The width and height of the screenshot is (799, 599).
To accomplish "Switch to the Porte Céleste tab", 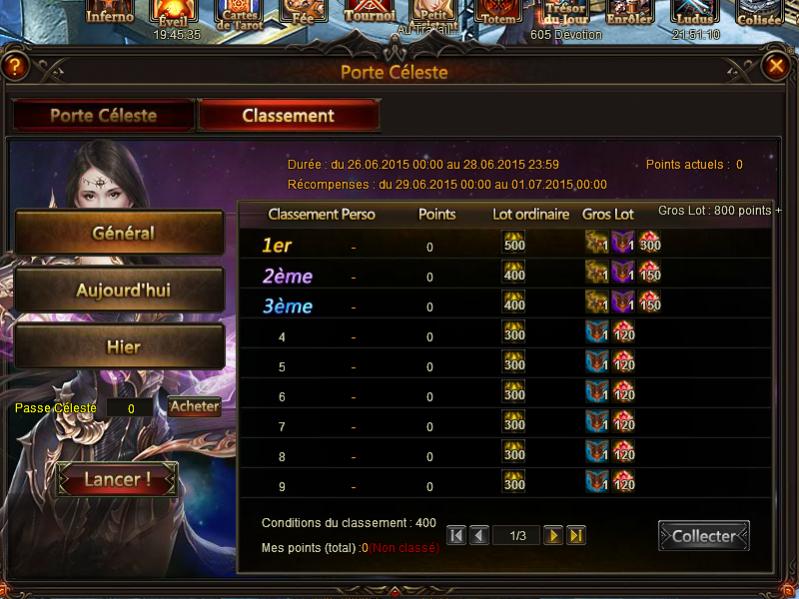I will [x=103, y=115].
